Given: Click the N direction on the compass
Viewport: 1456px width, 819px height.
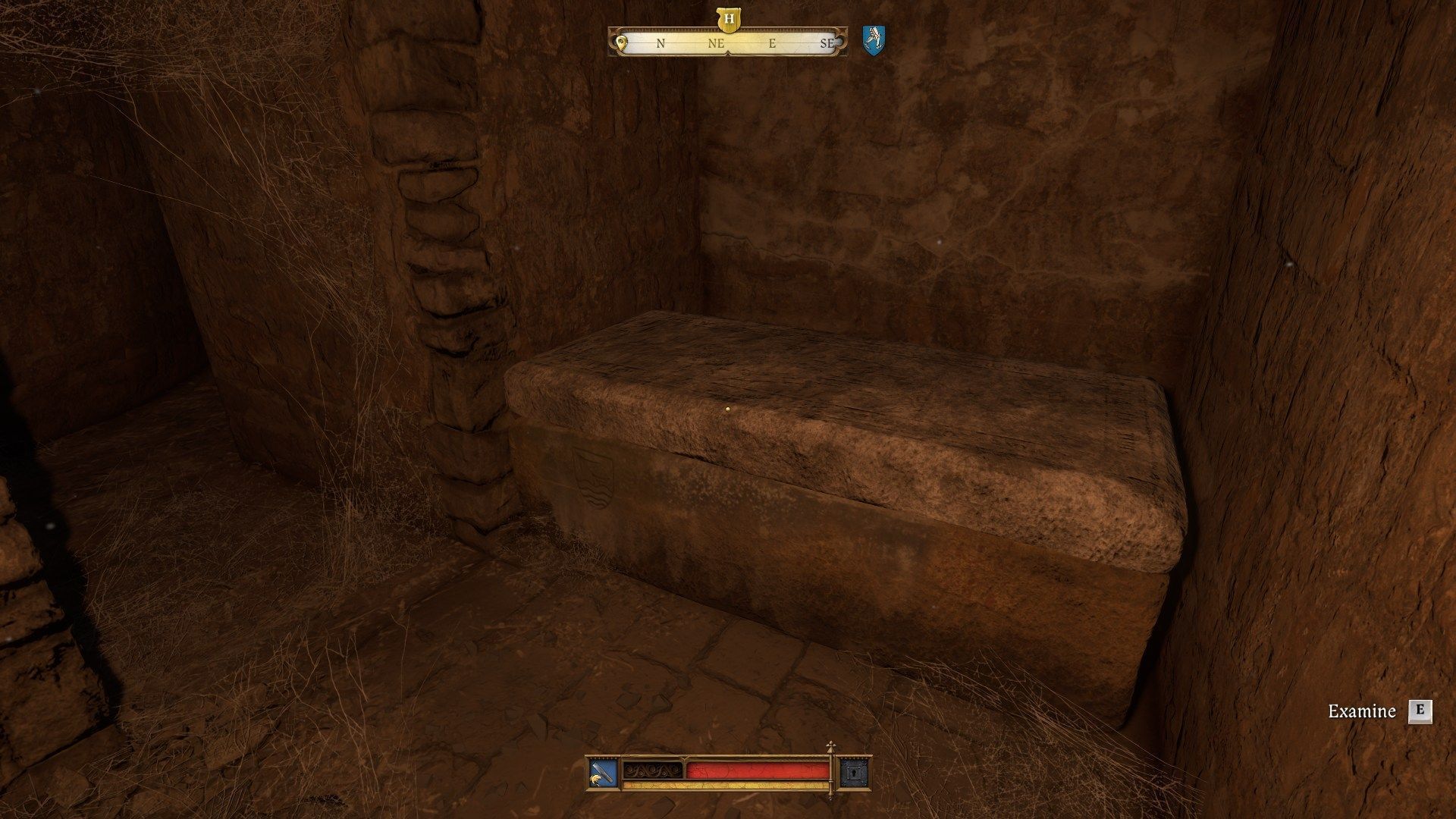Looking at the screenshot, I should [x=659, y=43].
